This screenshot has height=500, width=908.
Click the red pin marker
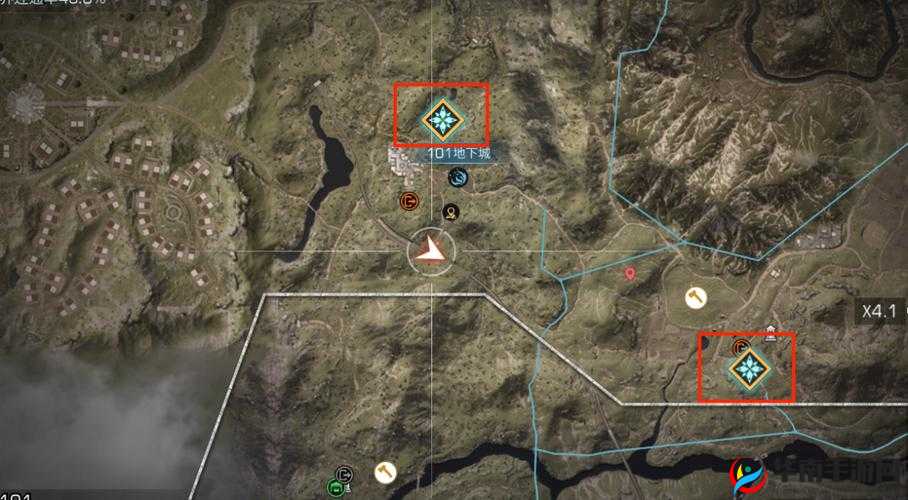point(630,273)
